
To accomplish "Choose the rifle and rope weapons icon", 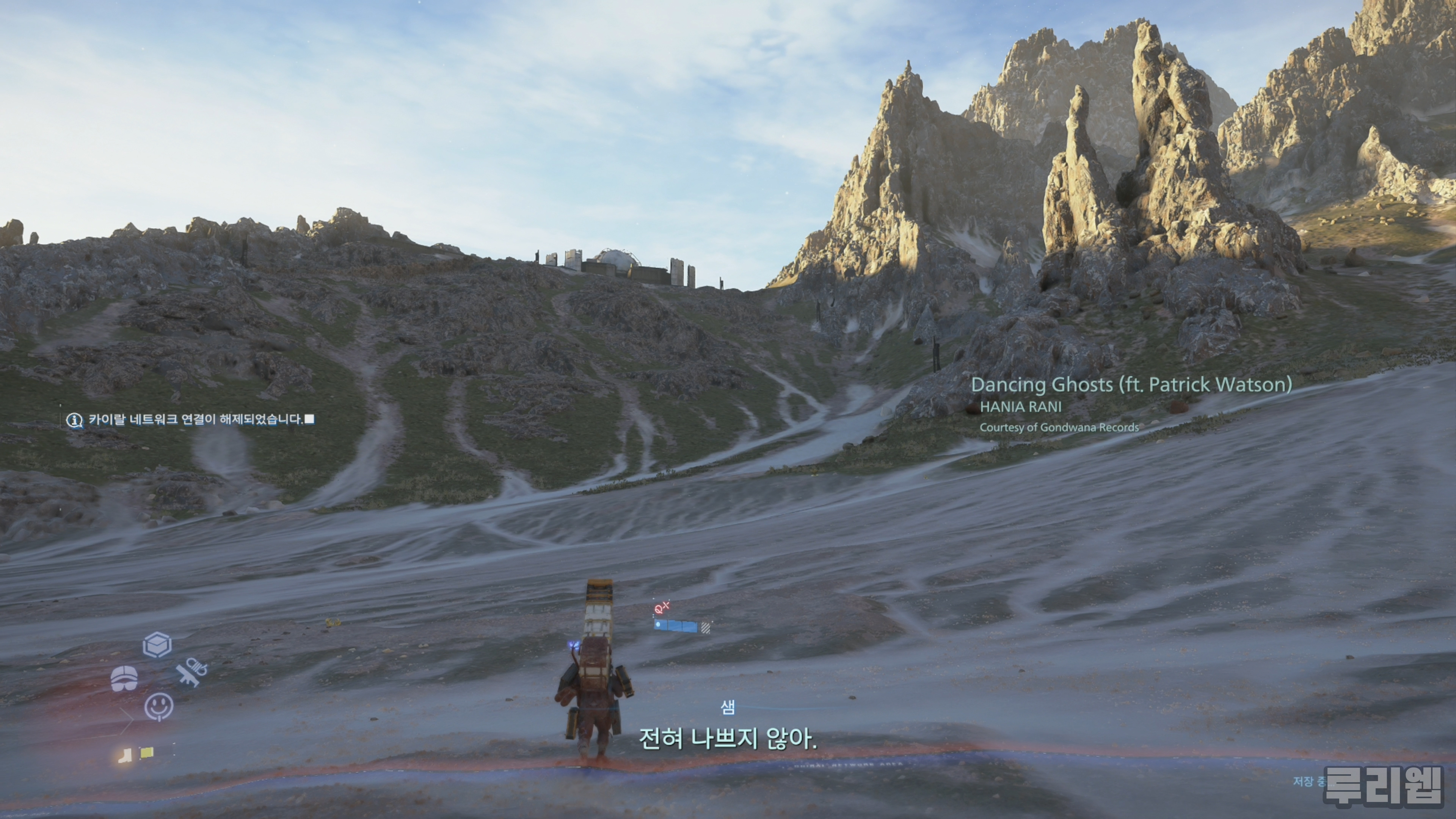I will pos(191,672).
